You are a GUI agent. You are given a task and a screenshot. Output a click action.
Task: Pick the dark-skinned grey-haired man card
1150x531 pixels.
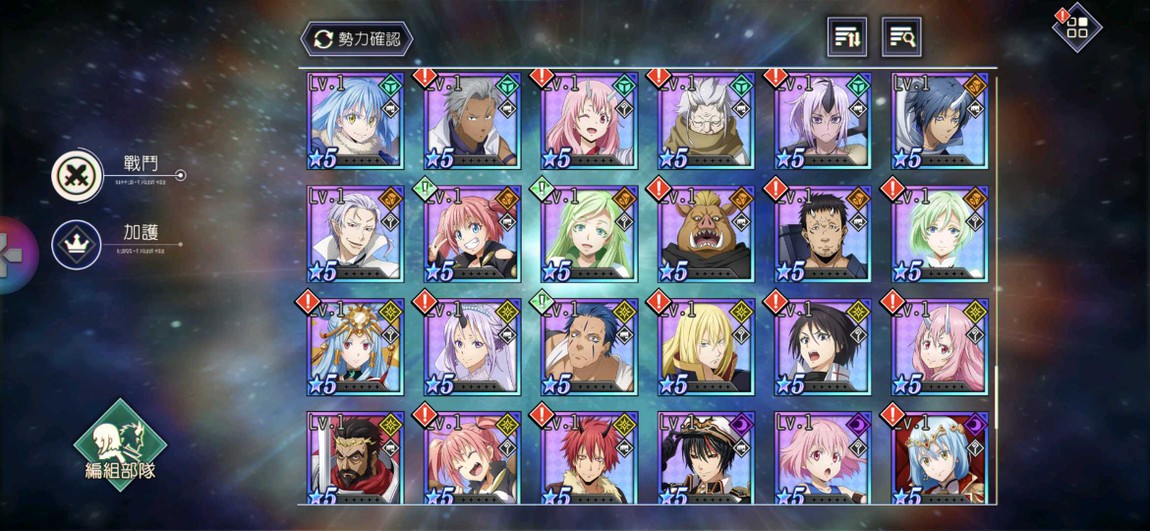tap(472, 121)
